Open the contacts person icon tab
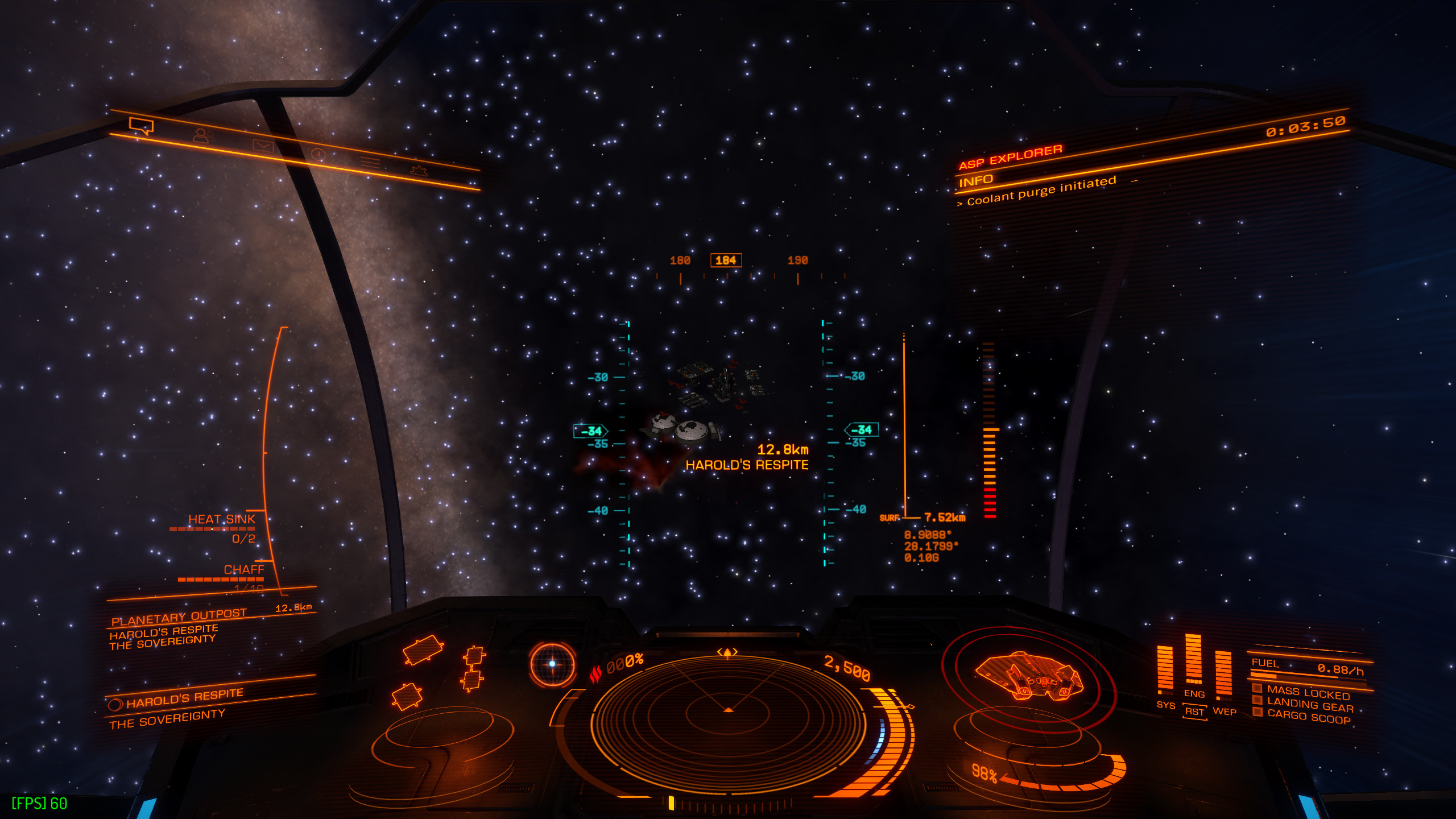The width and height of the screenshot is (1456, 819). coord(201,135)
